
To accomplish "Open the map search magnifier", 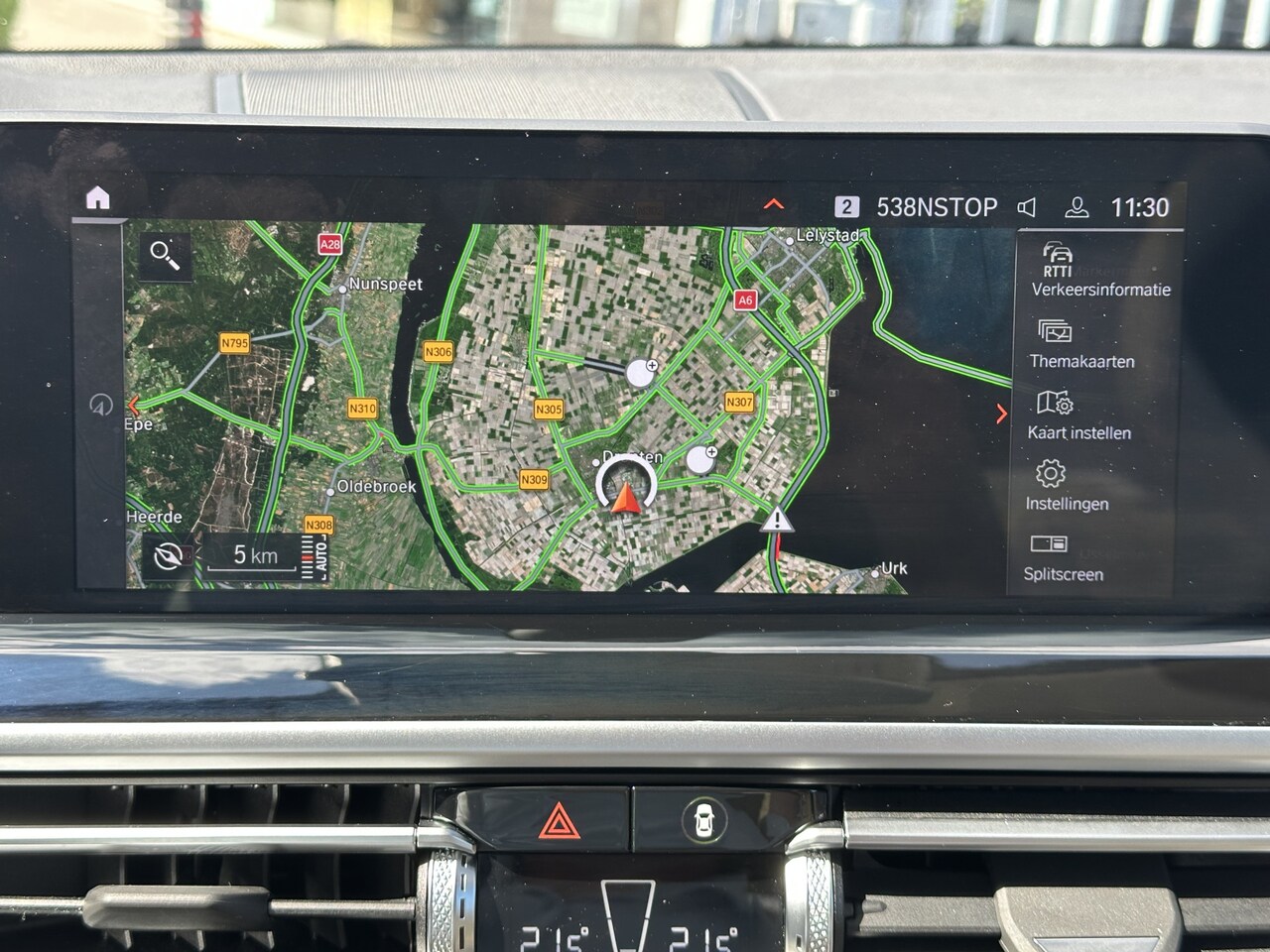I will point(165,255).
